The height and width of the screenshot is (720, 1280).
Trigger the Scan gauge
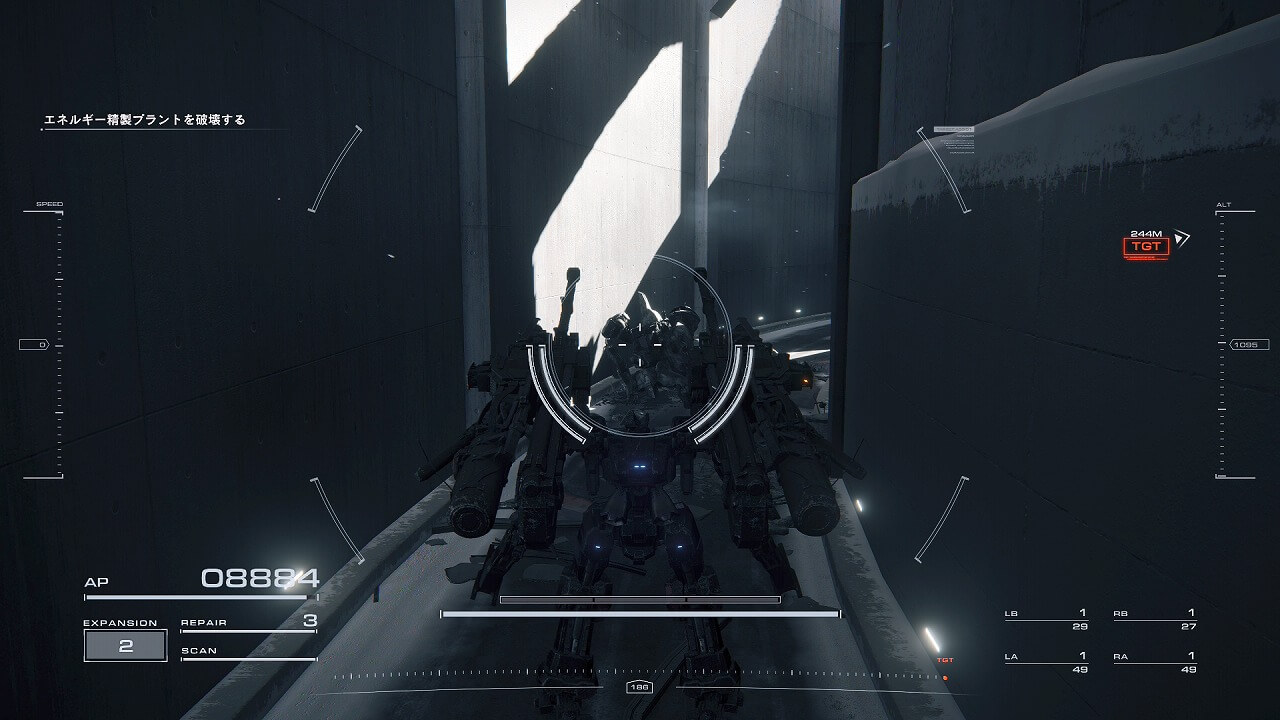tap(248, 652)
